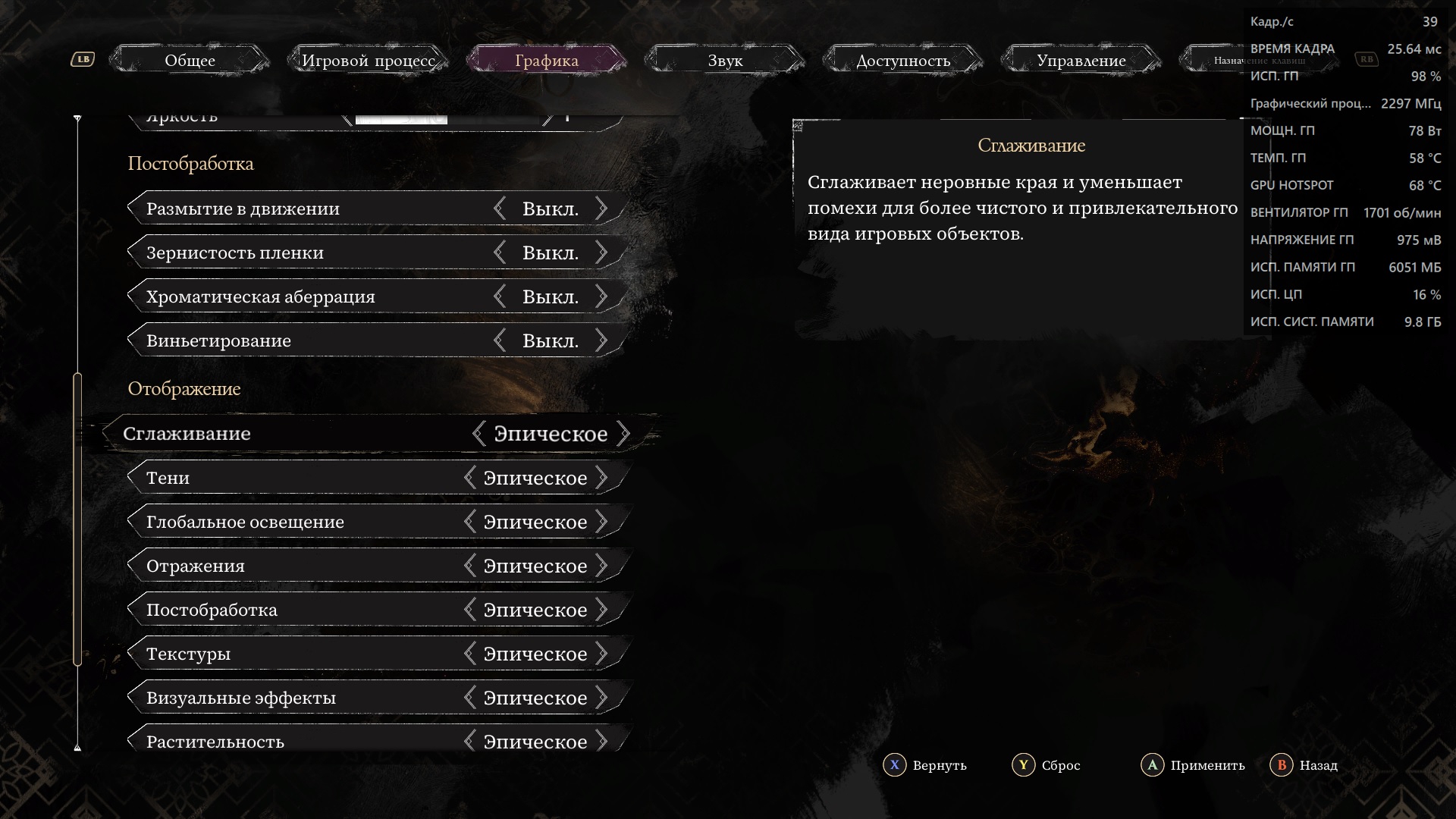Choose the Растительность setting row

[x=303, y=741]
